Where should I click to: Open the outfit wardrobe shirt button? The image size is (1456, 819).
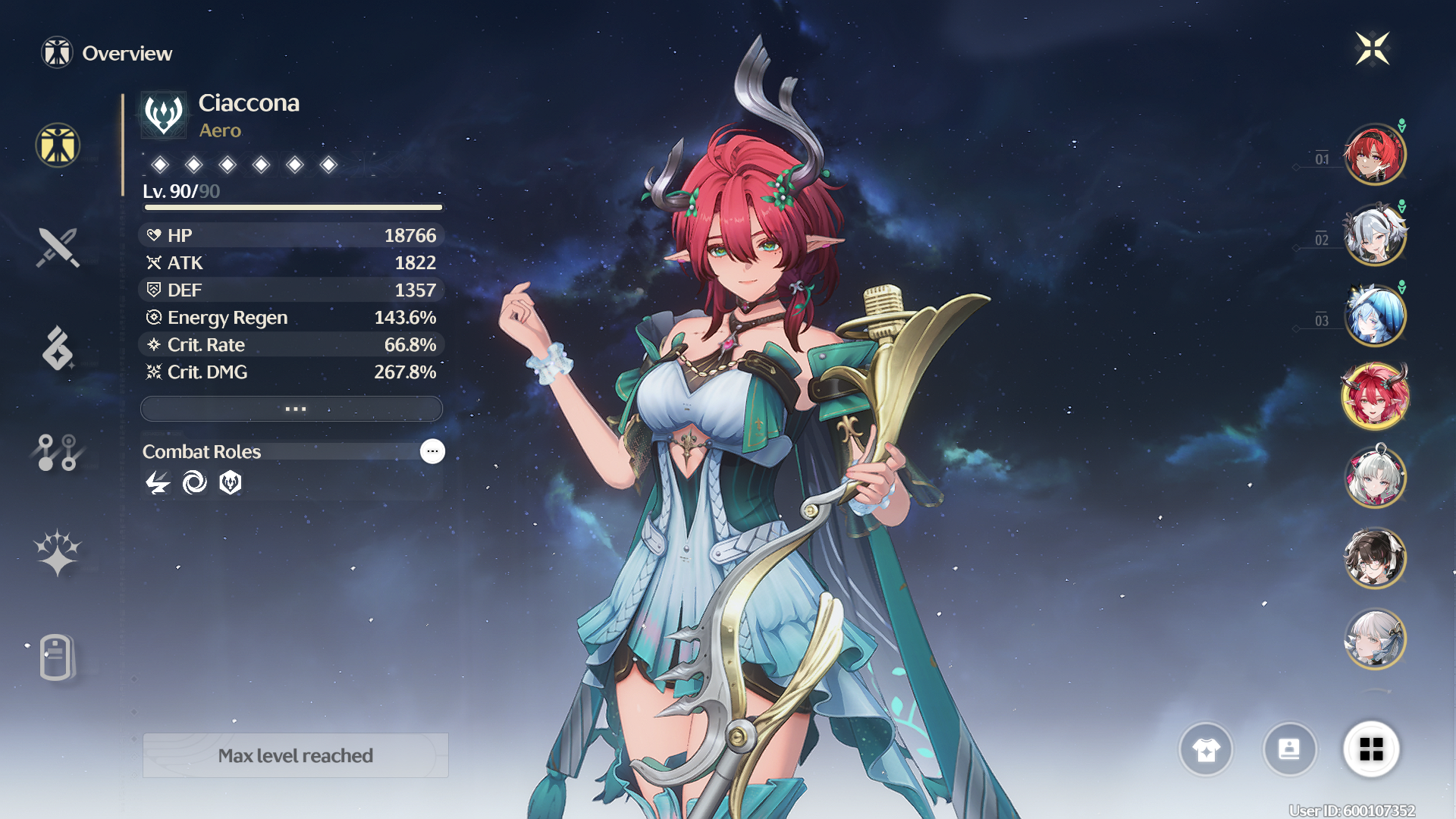click(1206, 749)
